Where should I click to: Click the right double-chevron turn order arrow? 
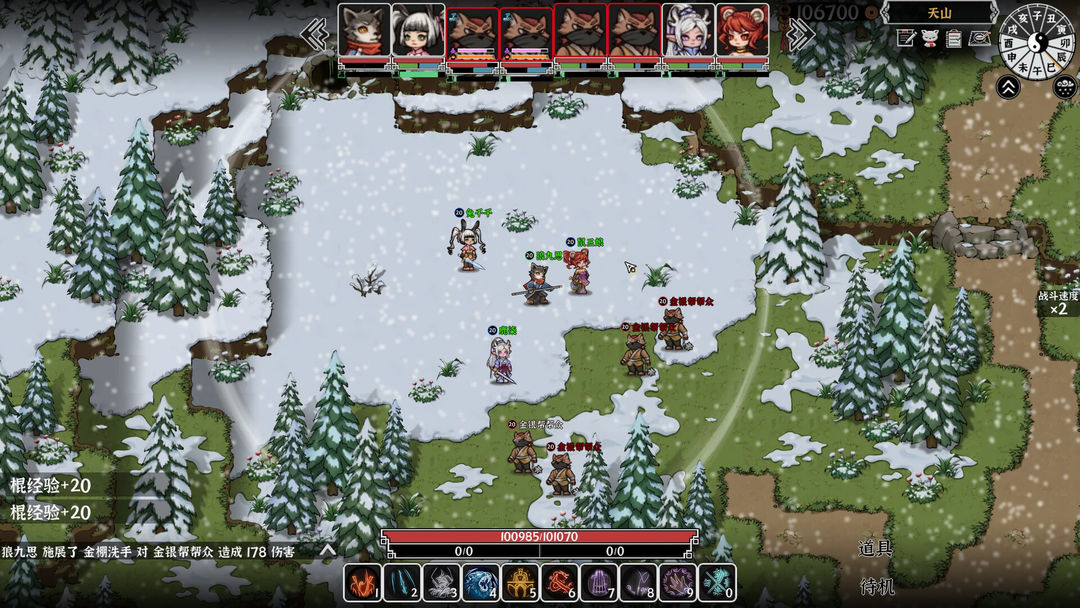pos(797,34)
